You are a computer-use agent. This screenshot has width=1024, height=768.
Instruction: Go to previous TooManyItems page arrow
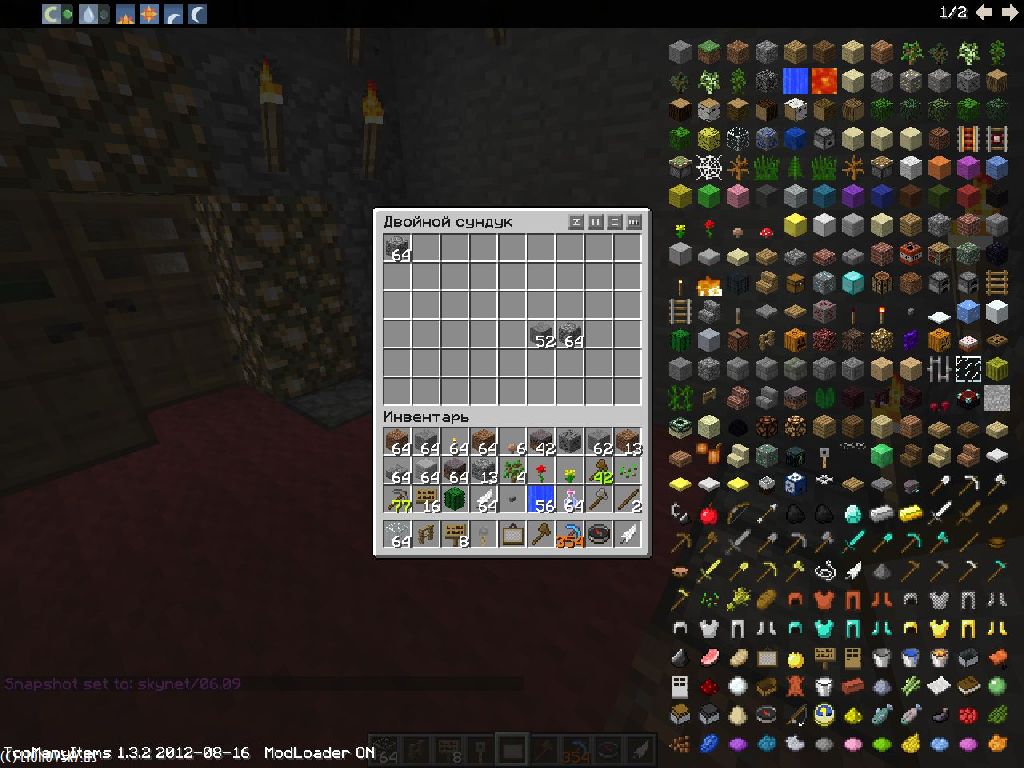pos(984,12)
